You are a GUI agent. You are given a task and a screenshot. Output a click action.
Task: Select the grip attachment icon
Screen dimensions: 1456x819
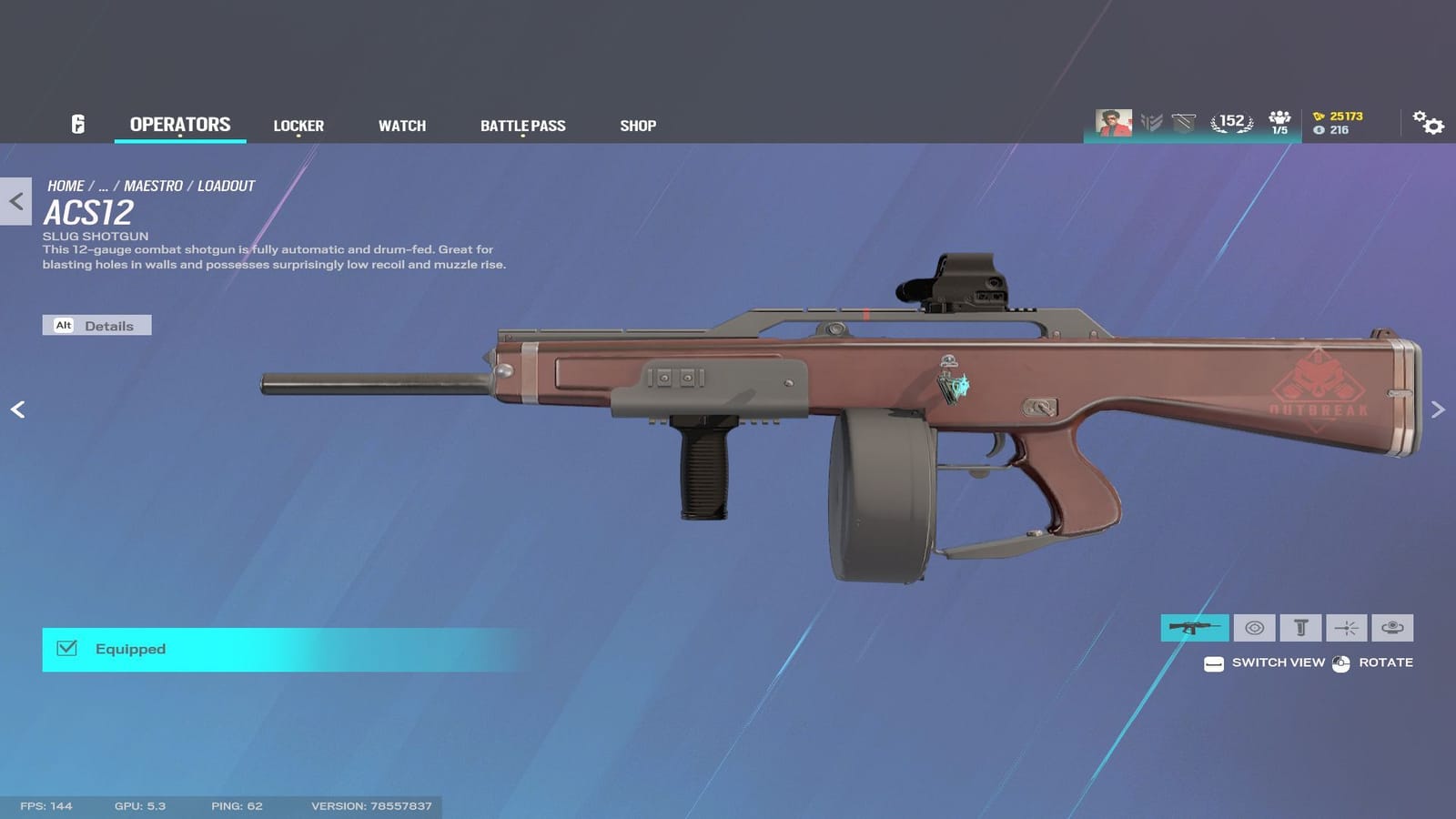coord(1301,628)
